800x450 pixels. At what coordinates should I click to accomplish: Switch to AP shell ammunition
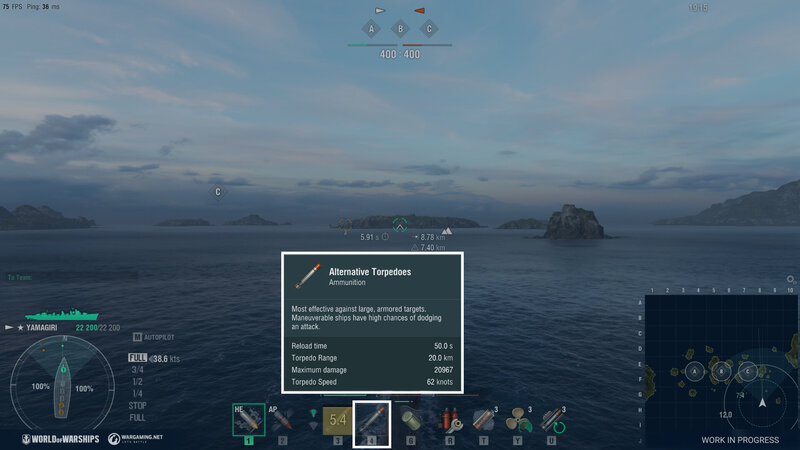coord(282,419)
